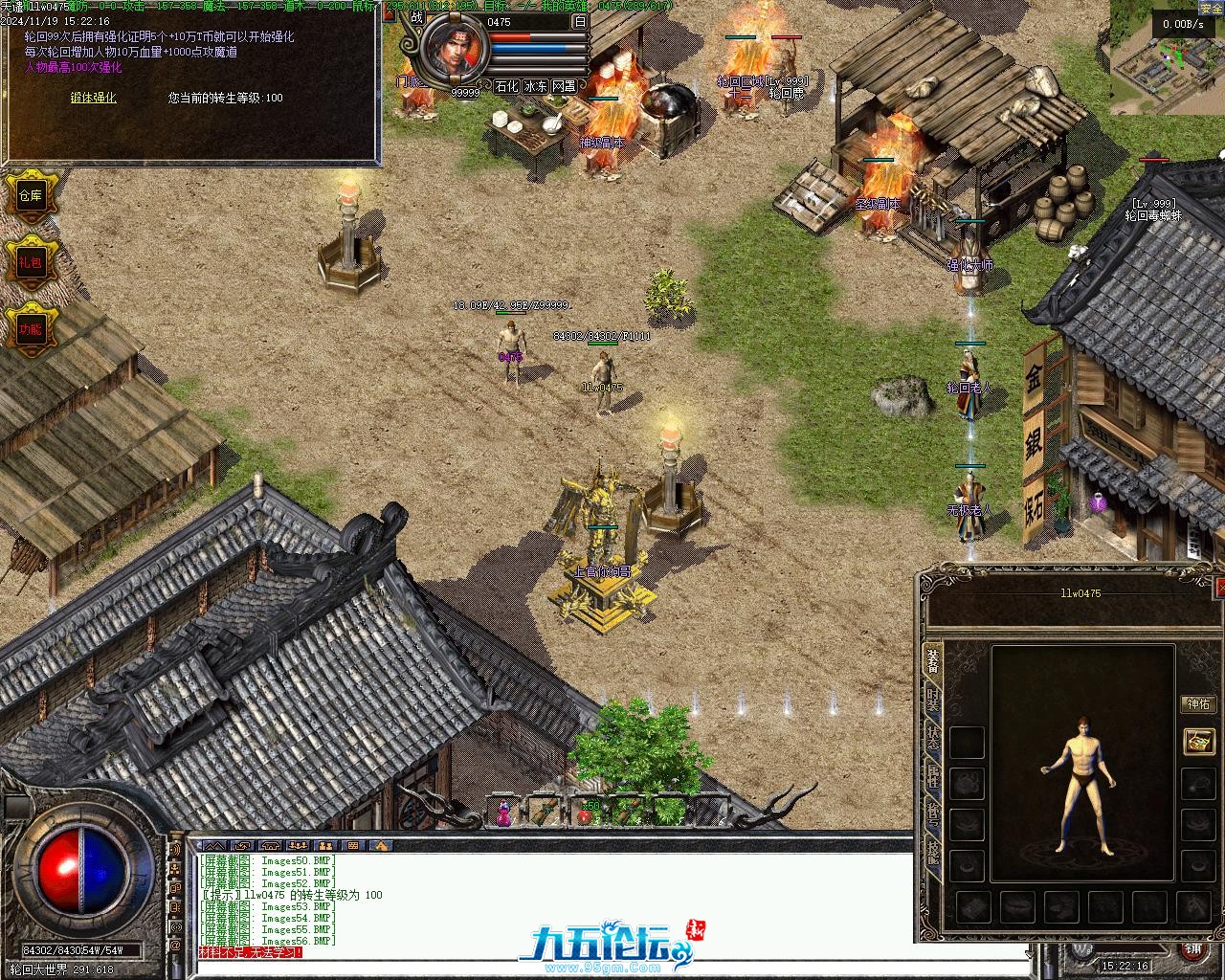Use the pink potion in the quick bar

503,815
